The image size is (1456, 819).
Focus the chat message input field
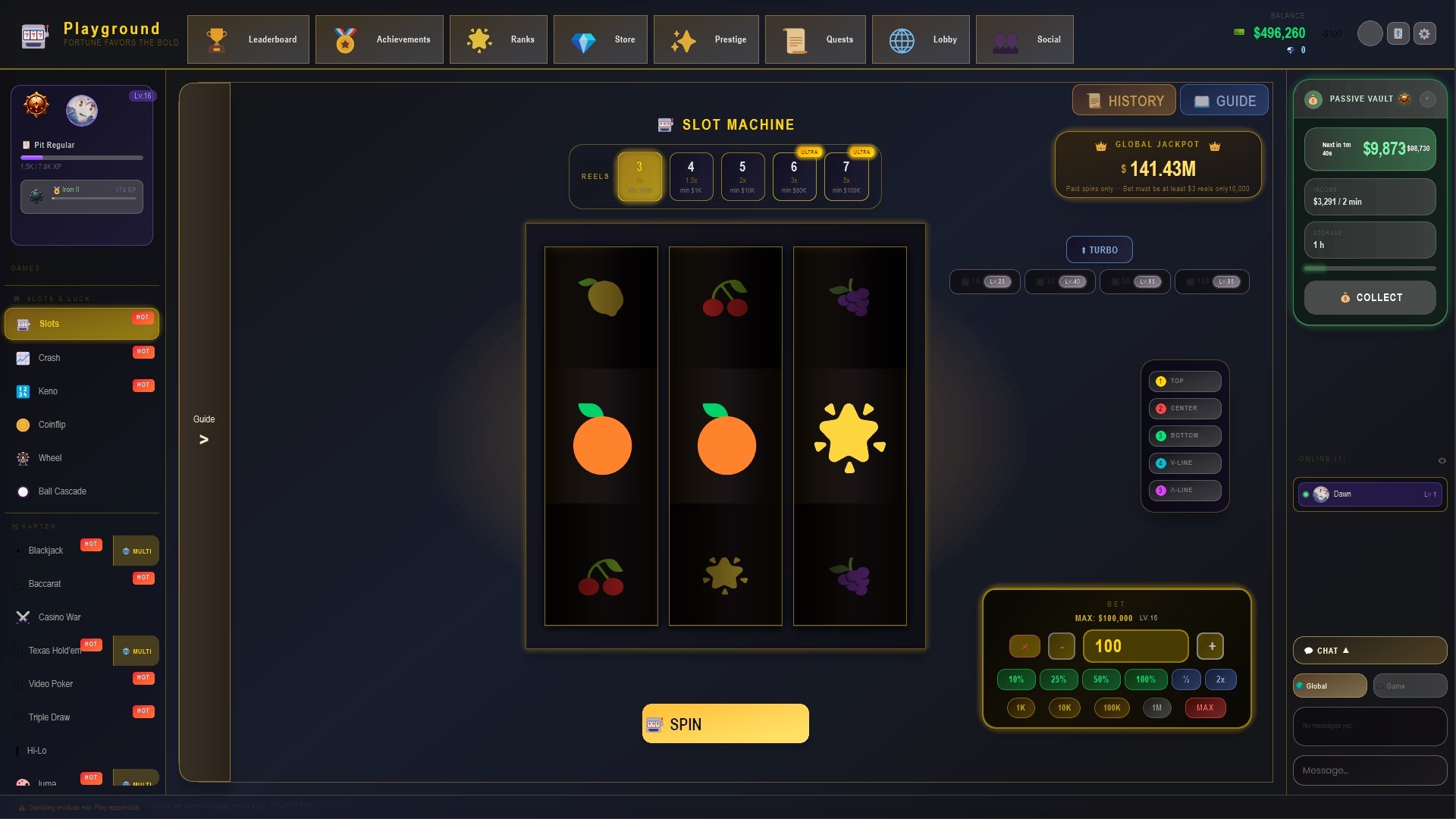pyautogui.click(x=1369, y=770)
